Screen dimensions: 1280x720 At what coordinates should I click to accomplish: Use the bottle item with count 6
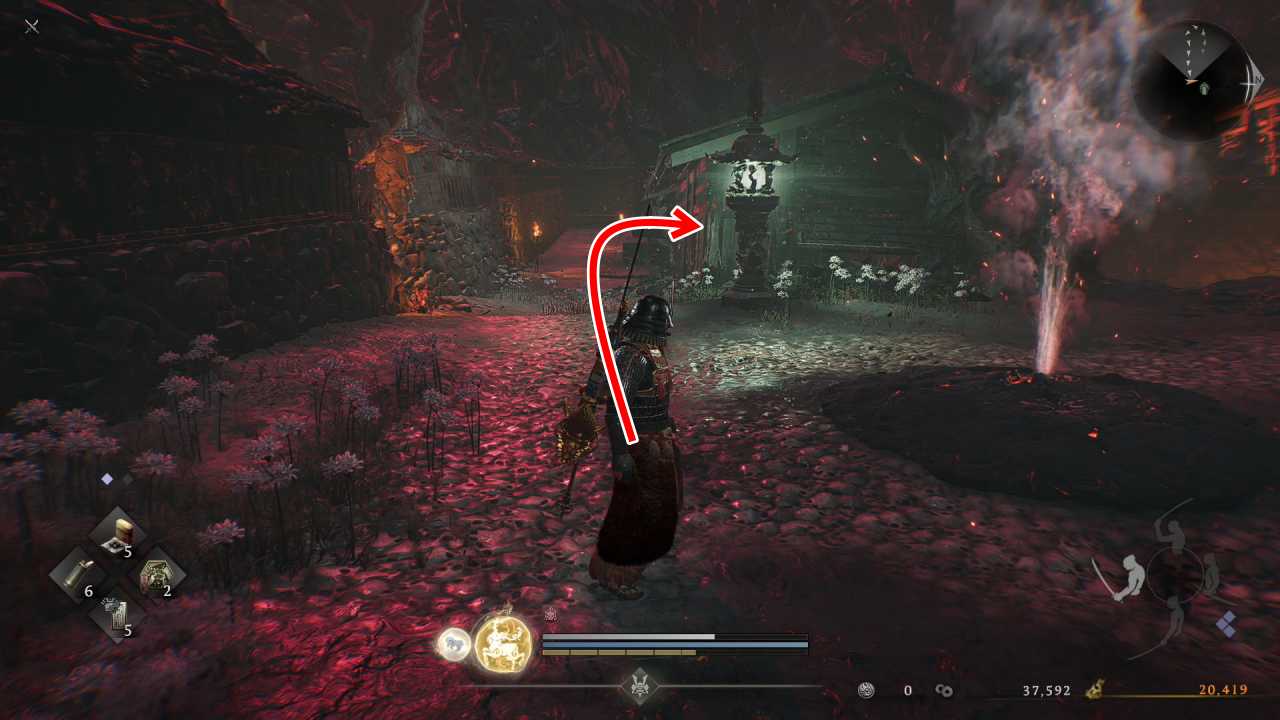click(x=78, y=577)
